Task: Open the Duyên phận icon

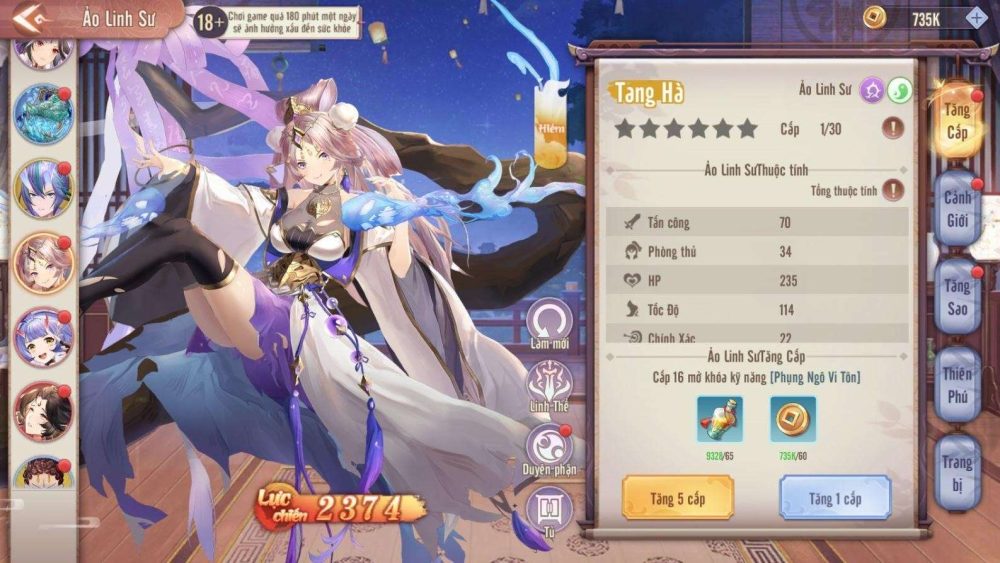Action: pos(550,448)
